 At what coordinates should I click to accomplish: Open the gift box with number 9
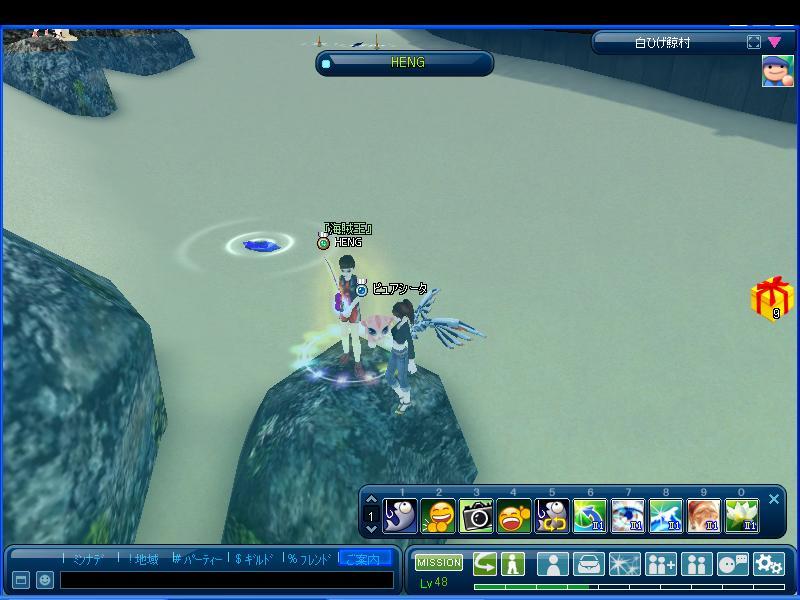click(771, 298)
